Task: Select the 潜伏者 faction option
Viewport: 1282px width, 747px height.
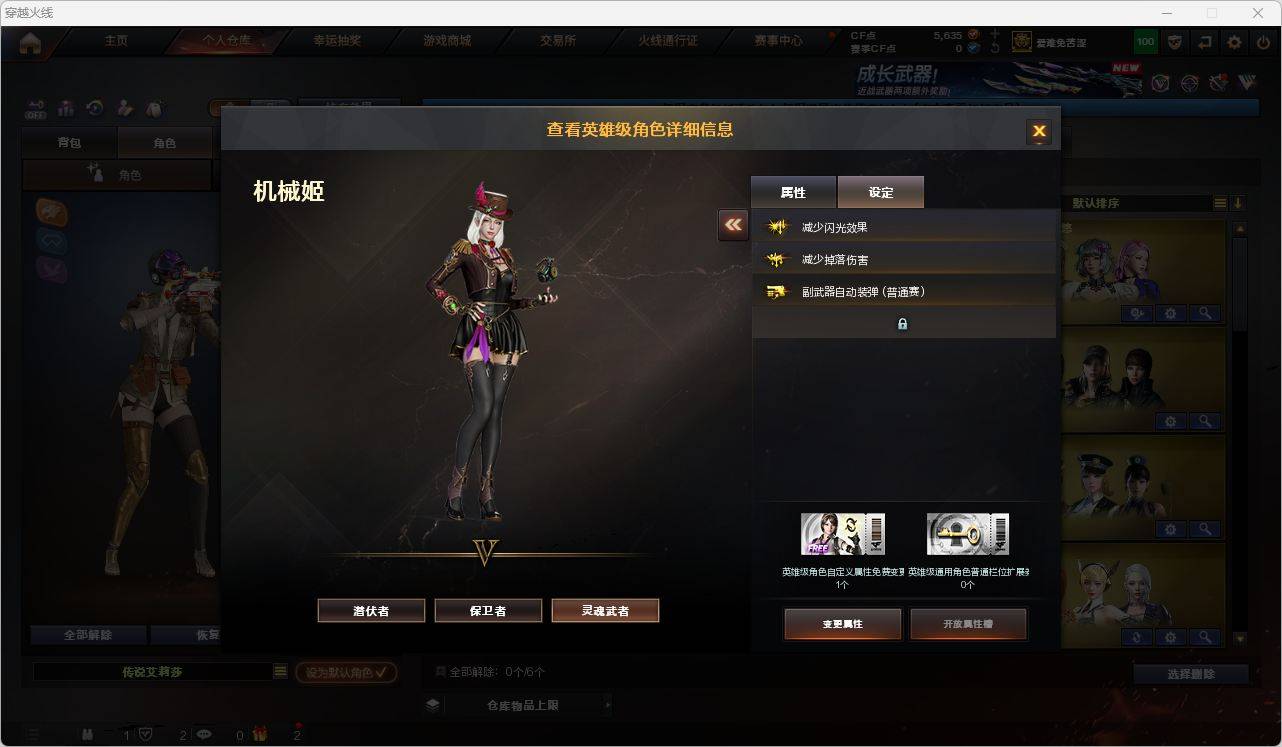Action: pyautogui.click(x=371, y=610)
